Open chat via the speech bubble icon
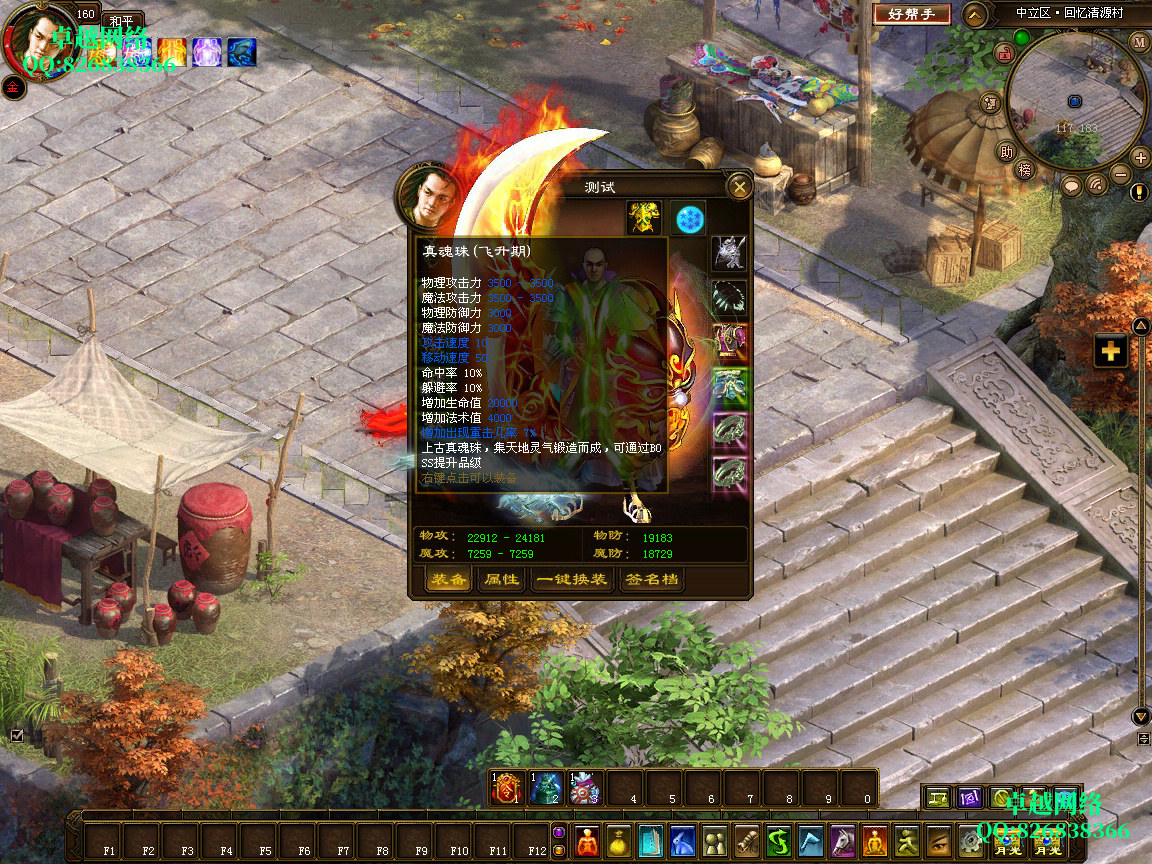This screenshot has width=1152, height=864. click(1071, 185)
